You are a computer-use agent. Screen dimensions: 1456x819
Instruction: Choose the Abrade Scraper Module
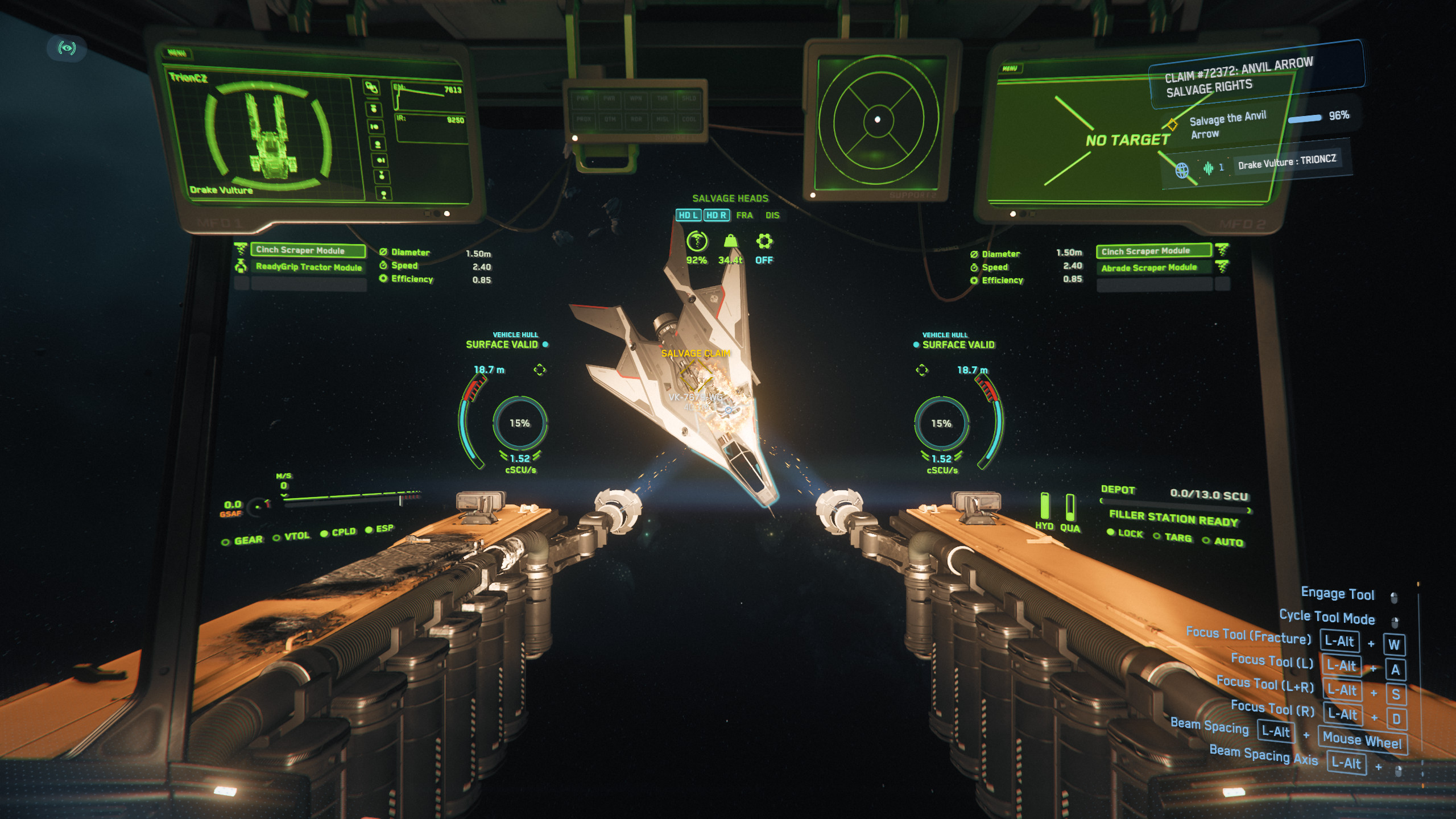(1153, 267)
